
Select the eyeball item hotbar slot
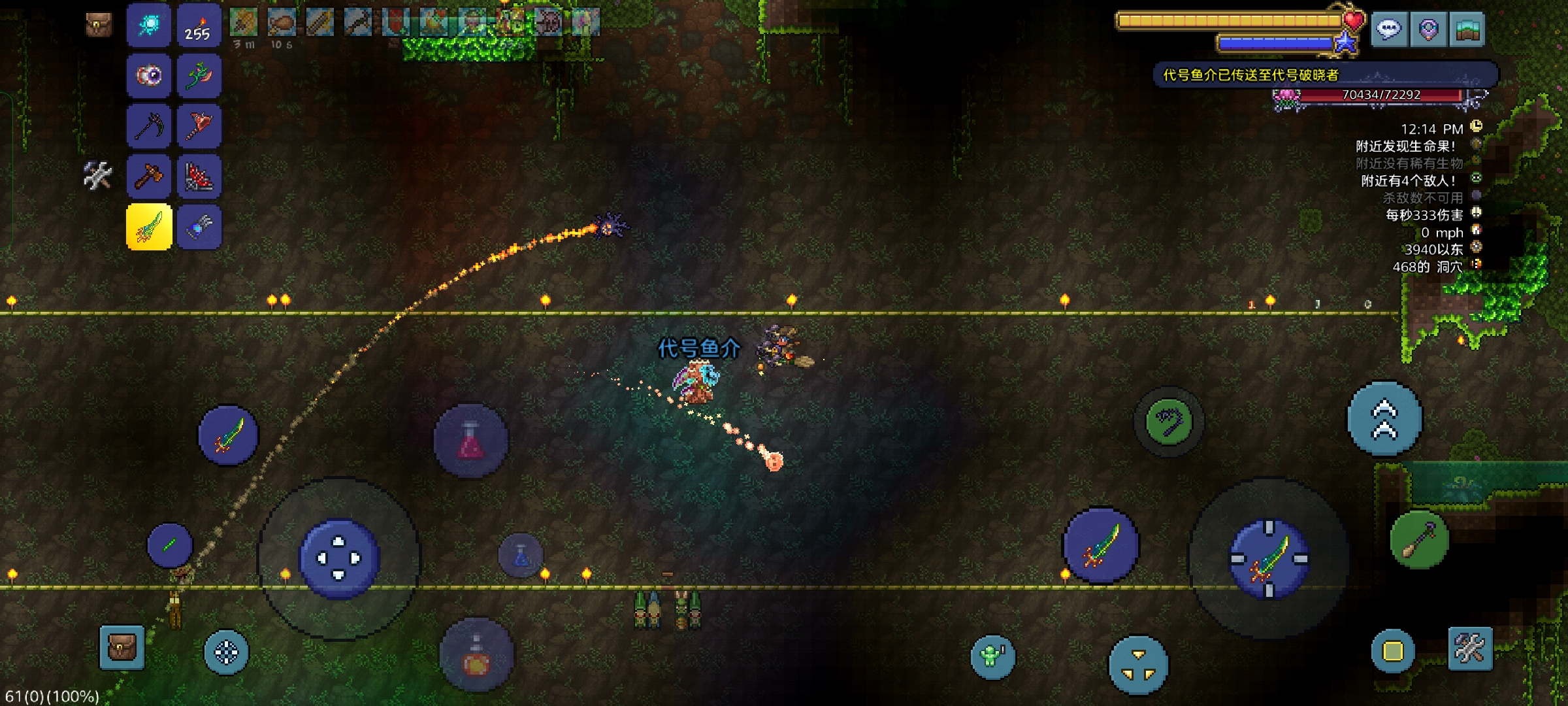[x=149, y=76]
